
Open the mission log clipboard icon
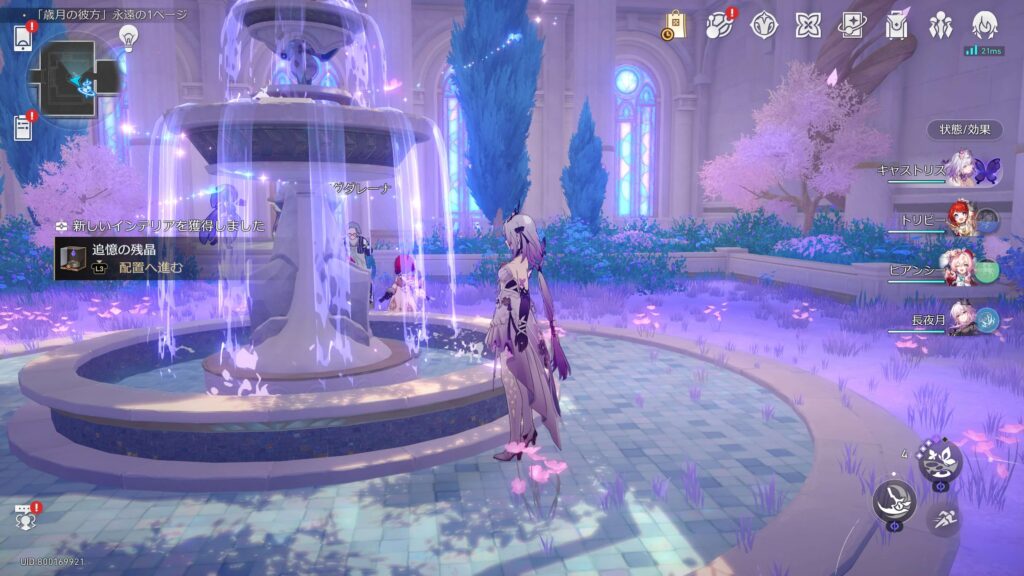point(24,127)
